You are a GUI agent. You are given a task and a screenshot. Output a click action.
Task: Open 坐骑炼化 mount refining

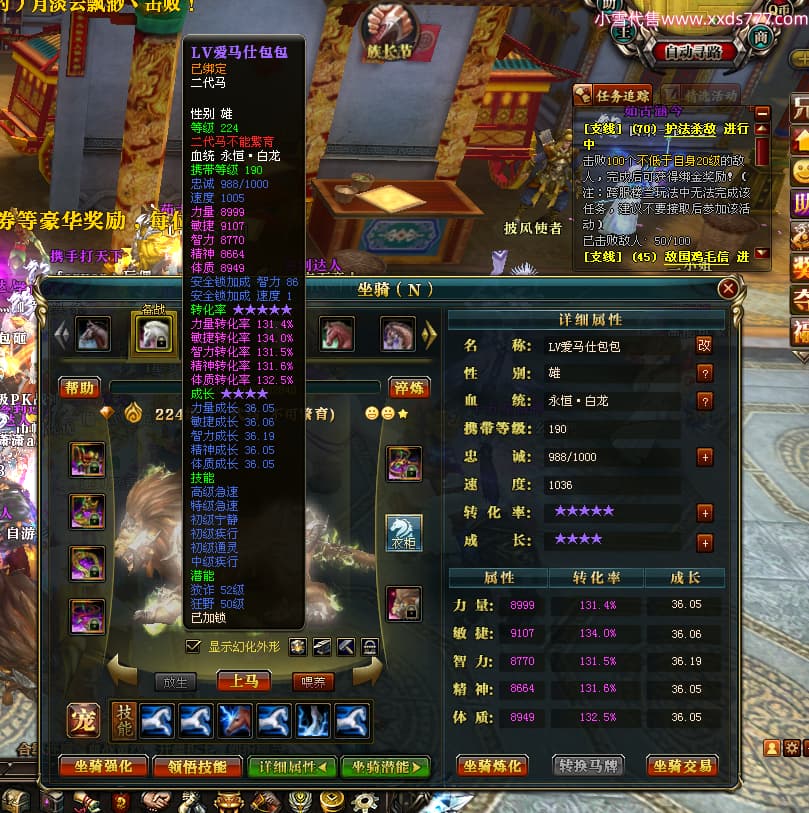493,766
